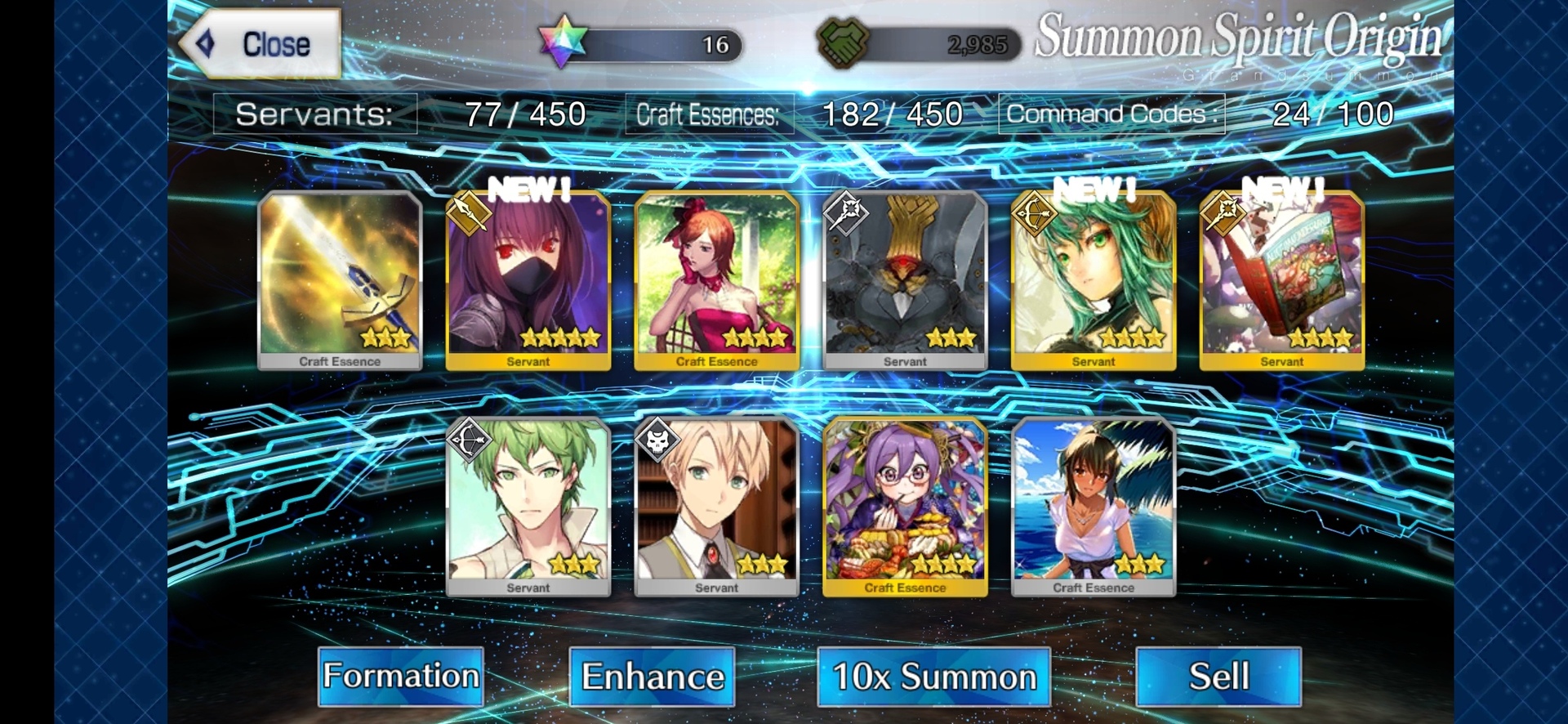Go to the Enhance screen
Viewport: 1568px width, 724px height.
(x=652, y=677)
